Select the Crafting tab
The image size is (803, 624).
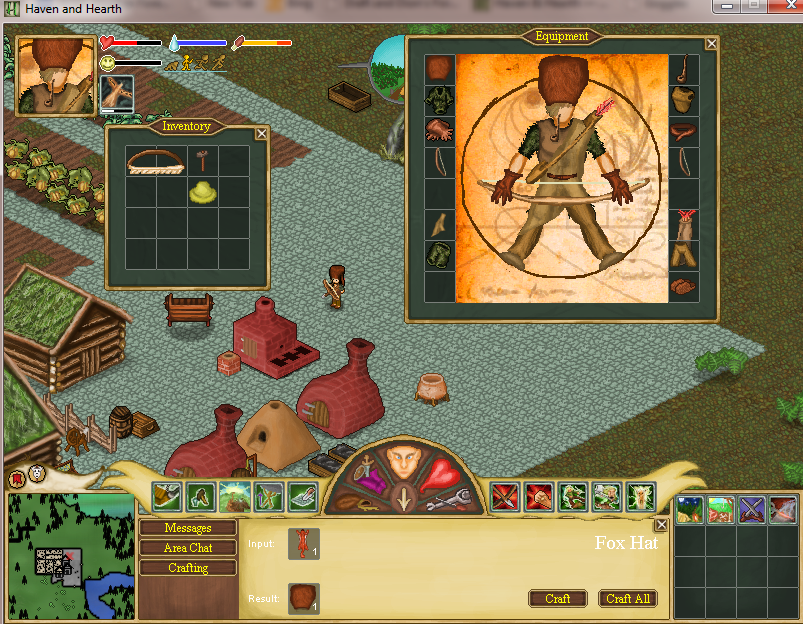point(188,568)
